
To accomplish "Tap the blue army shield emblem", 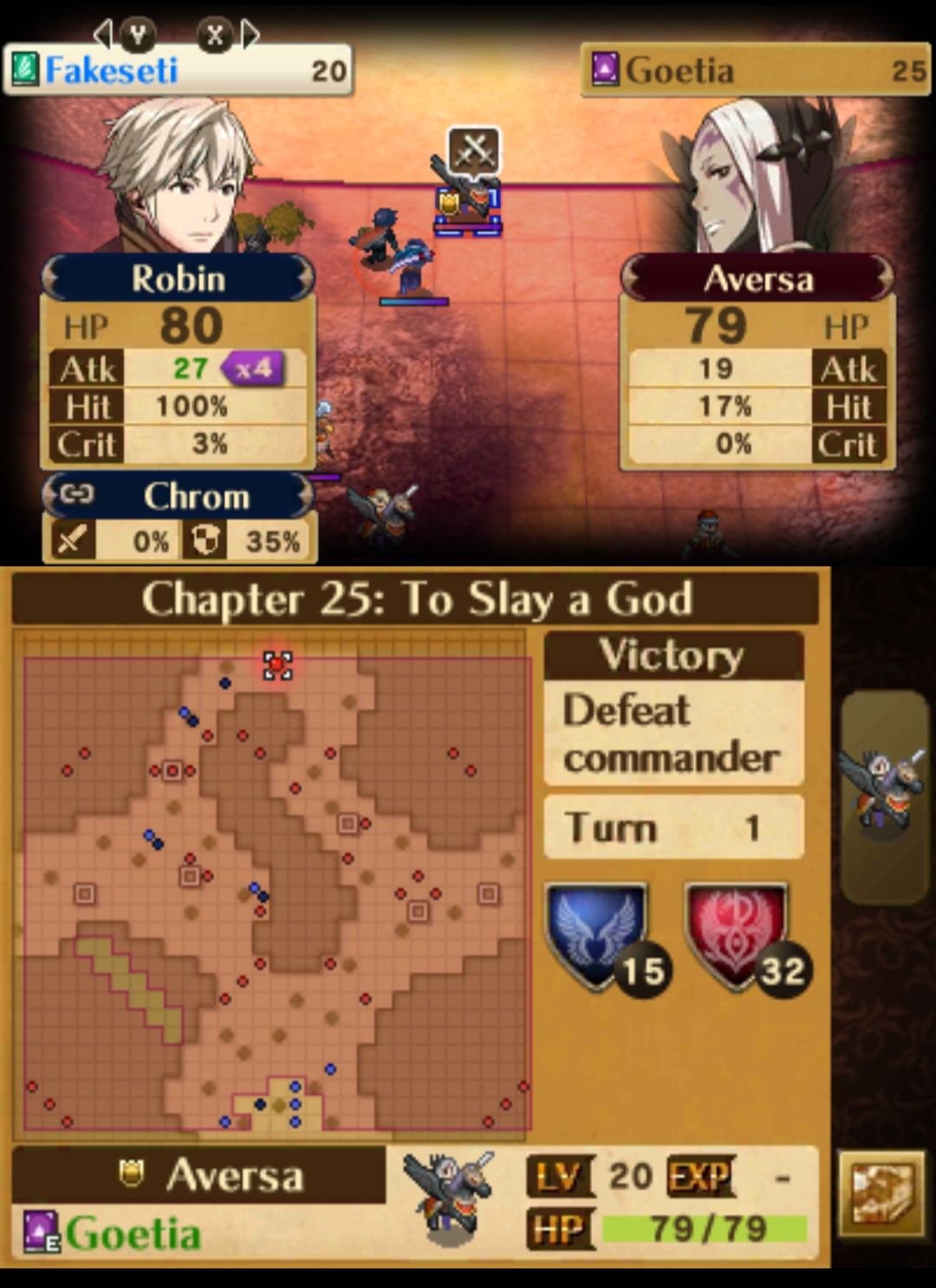I will [x=597, y=934].
